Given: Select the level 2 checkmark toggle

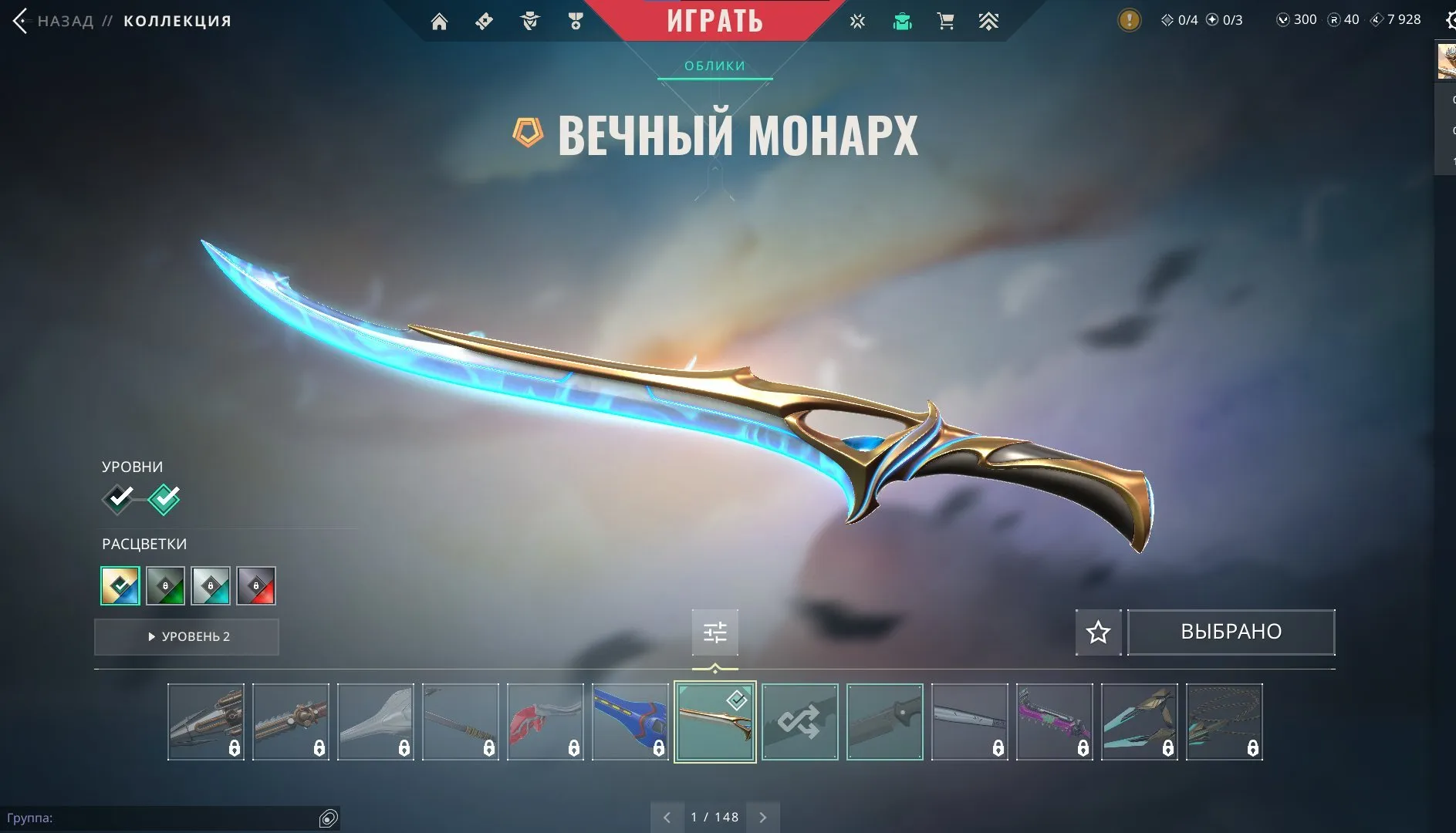Looking at the screenshot, I should tap(165, 498).
